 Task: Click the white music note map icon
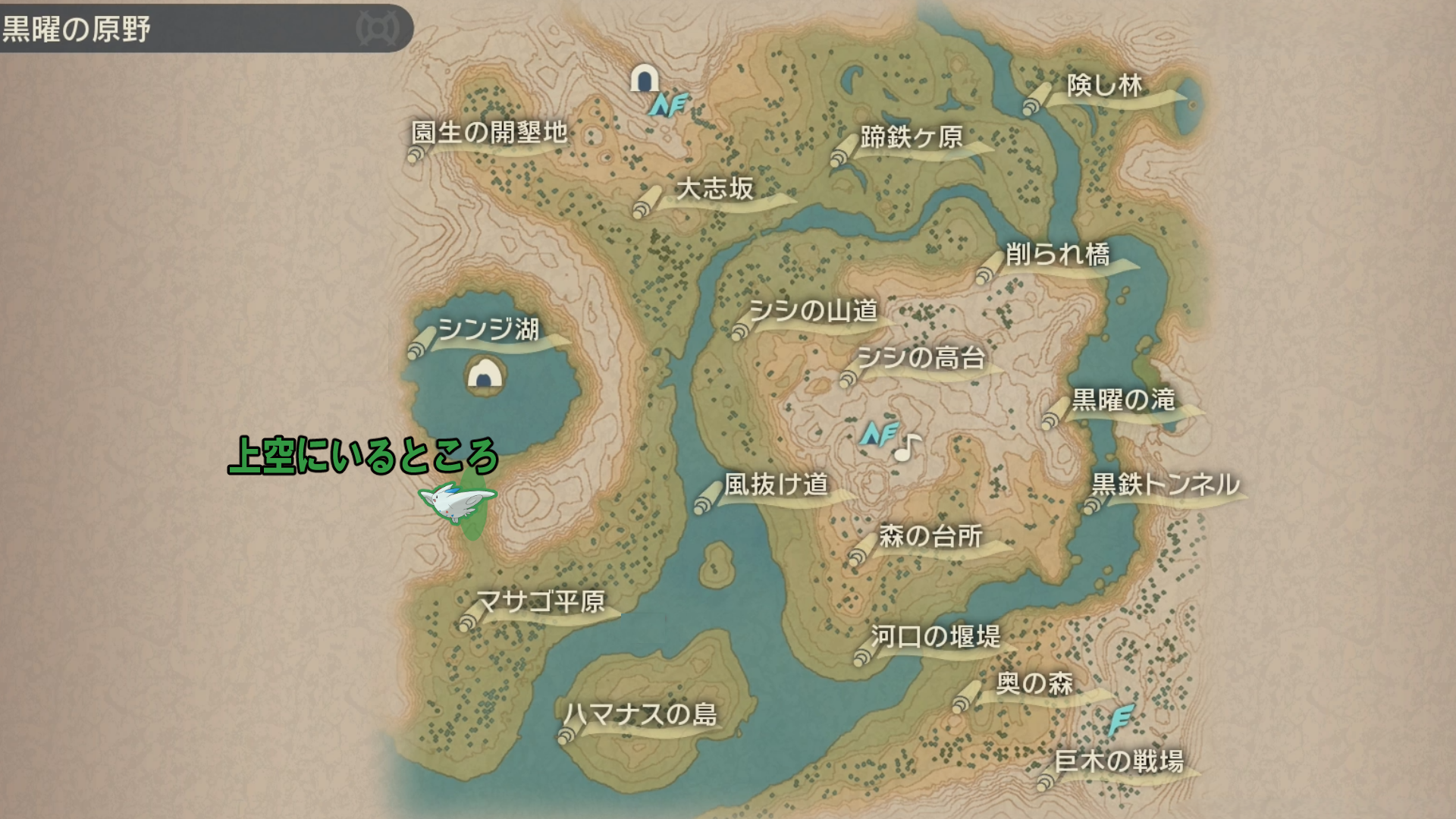(907, 448)
